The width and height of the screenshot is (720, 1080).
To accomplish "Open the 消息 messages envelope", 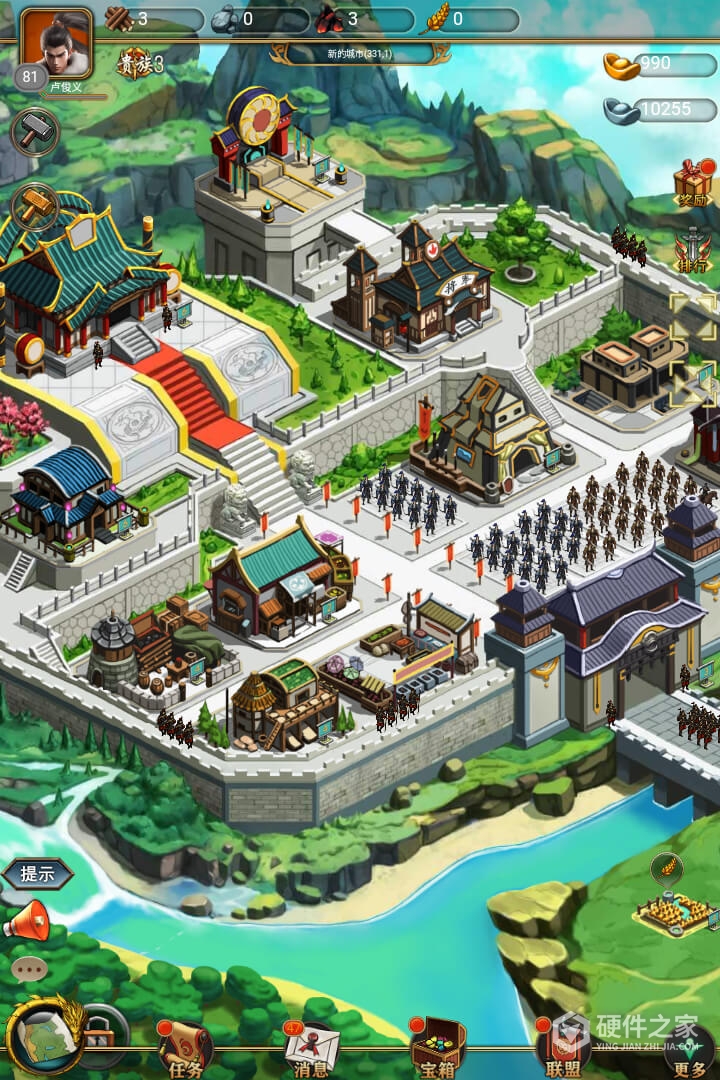I will coord(310,1049).
